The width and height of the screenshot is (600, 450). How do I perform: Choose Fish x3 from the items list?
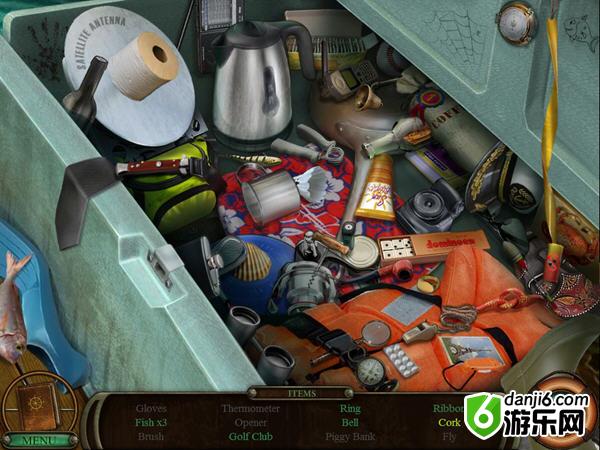[152, 422]
